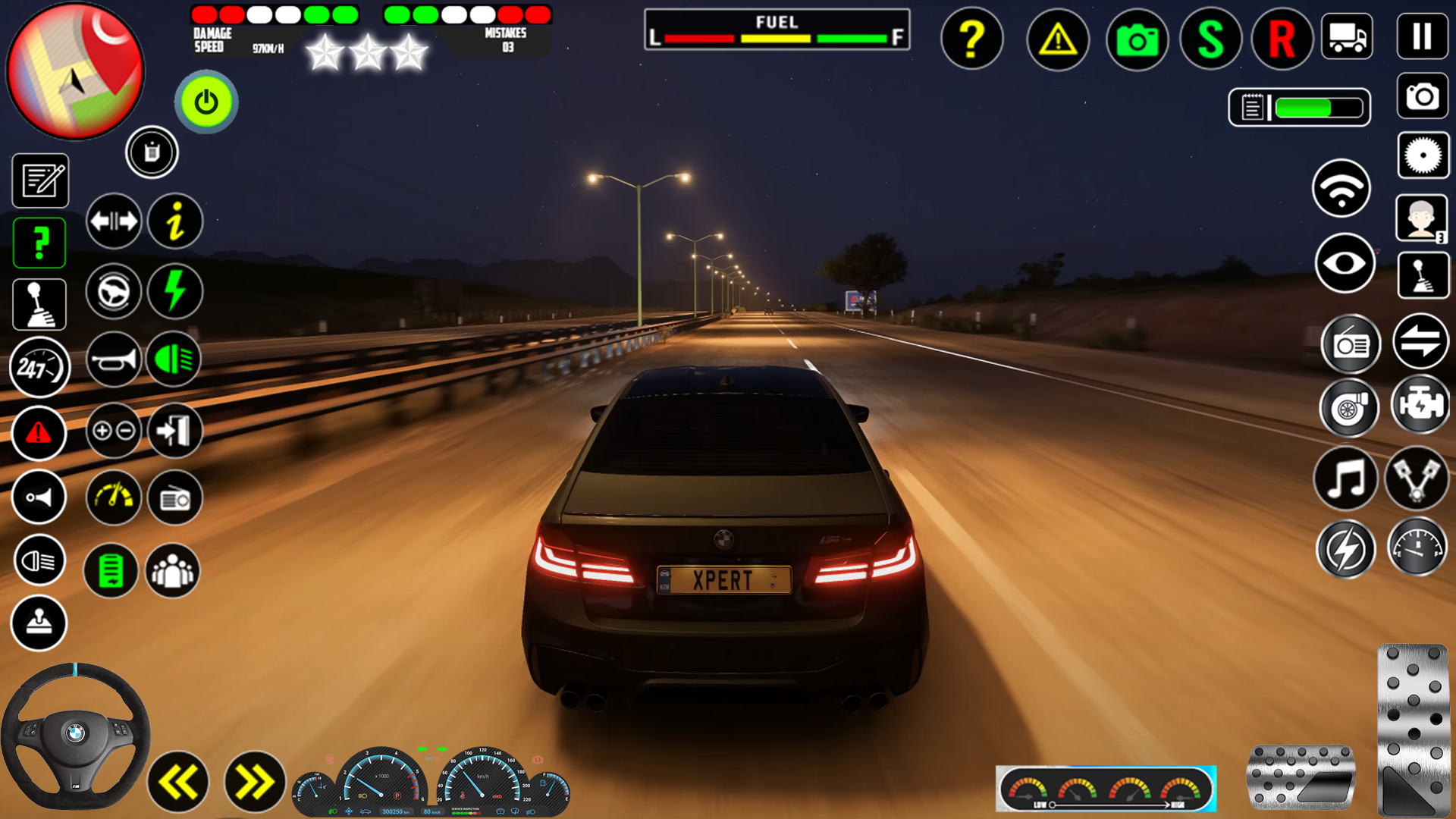Open the help question mark panel
The image size is (1456, 819).
point(971,39)
